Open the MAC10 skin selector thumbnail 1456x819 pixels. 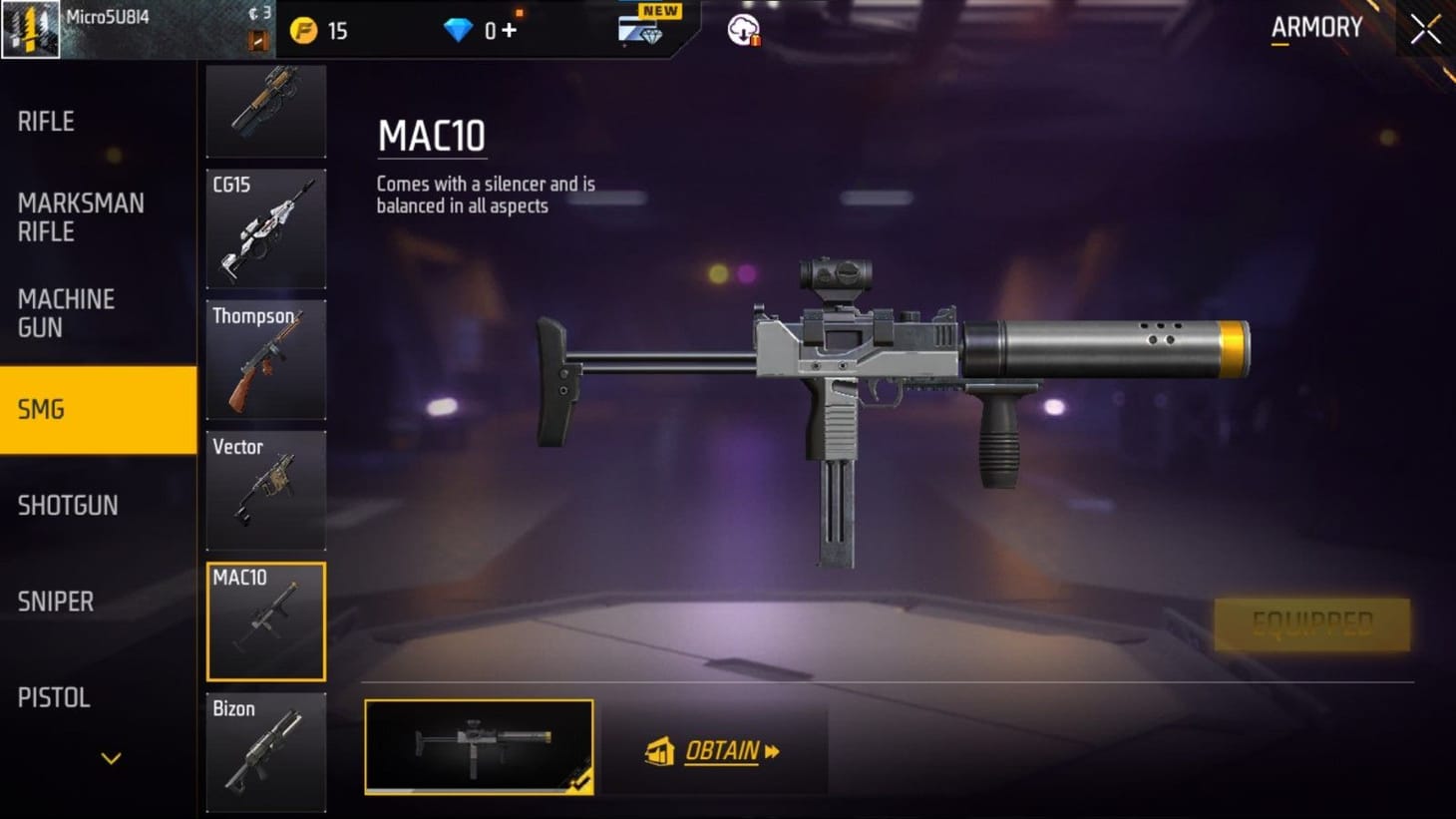coord(479,748)
